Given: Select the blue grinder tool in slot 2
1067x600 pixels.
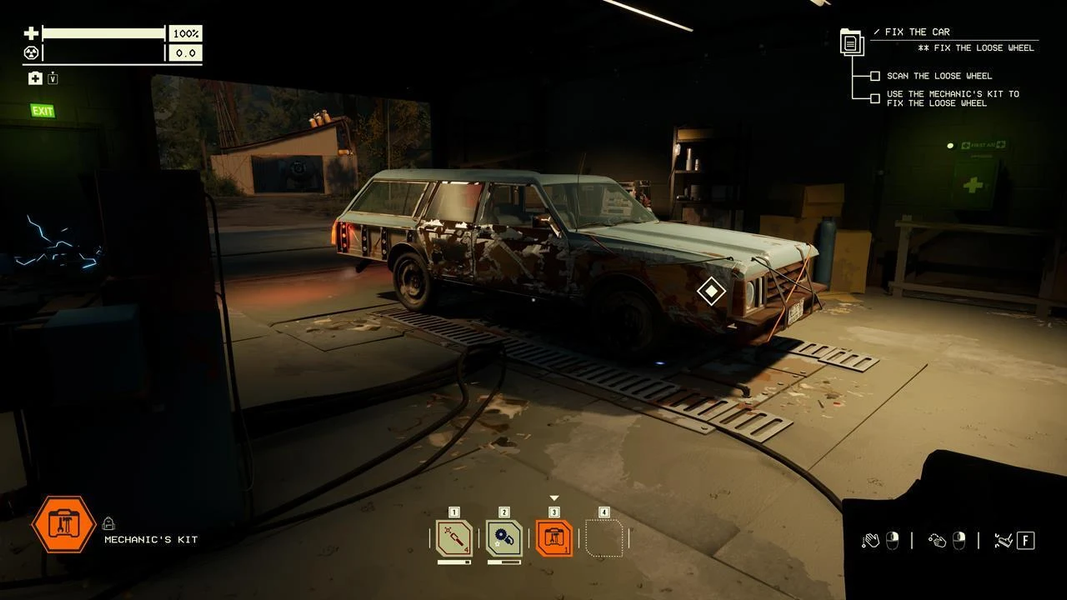Looking at the screenshot, I should (504, 538).
